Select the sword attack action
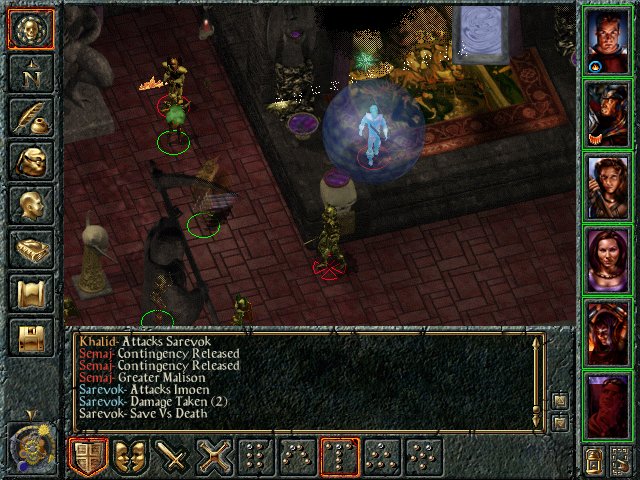Image resolution: width=640 pixels, height=480 pixels. 172,457
